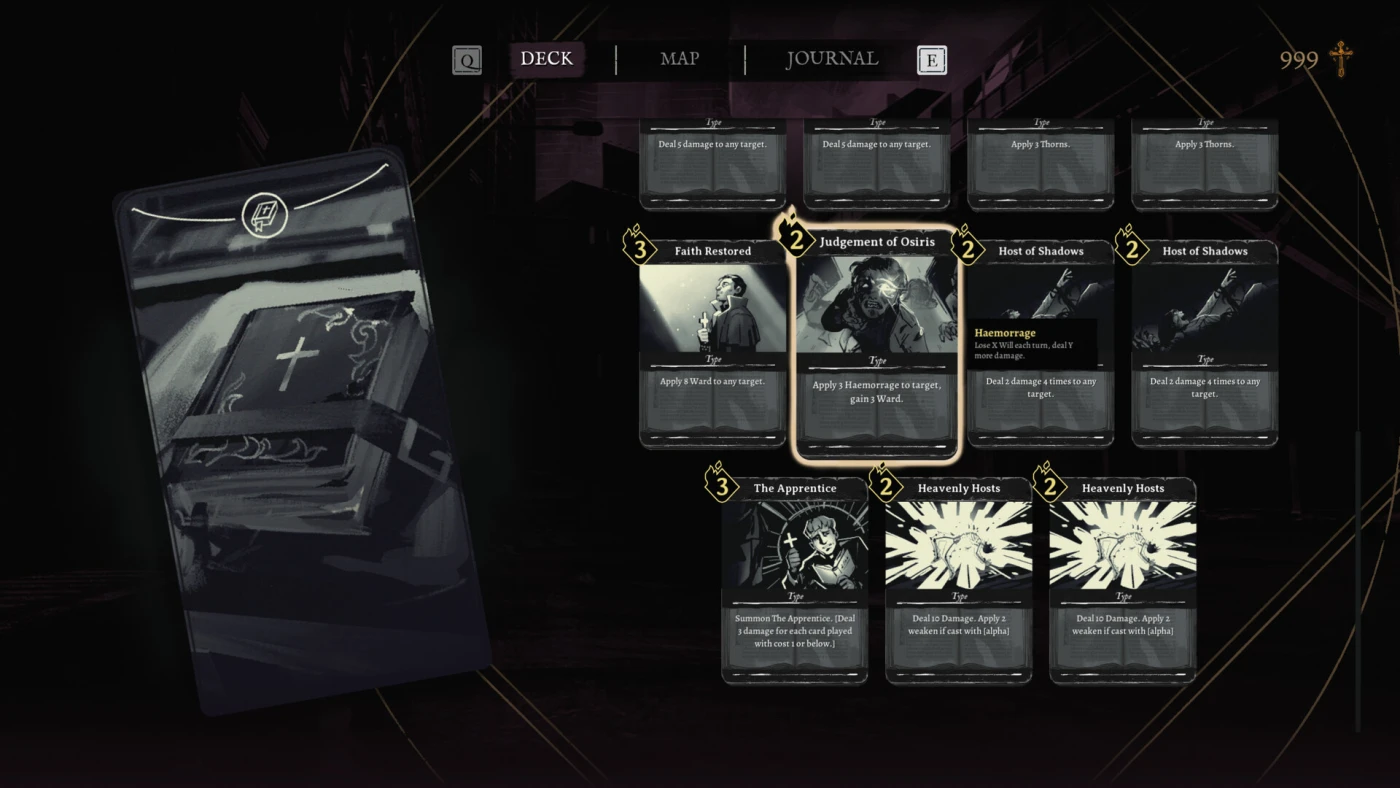Screen dimensions: 1400x788
Task: Open the Journal tab
Action: 831,59
